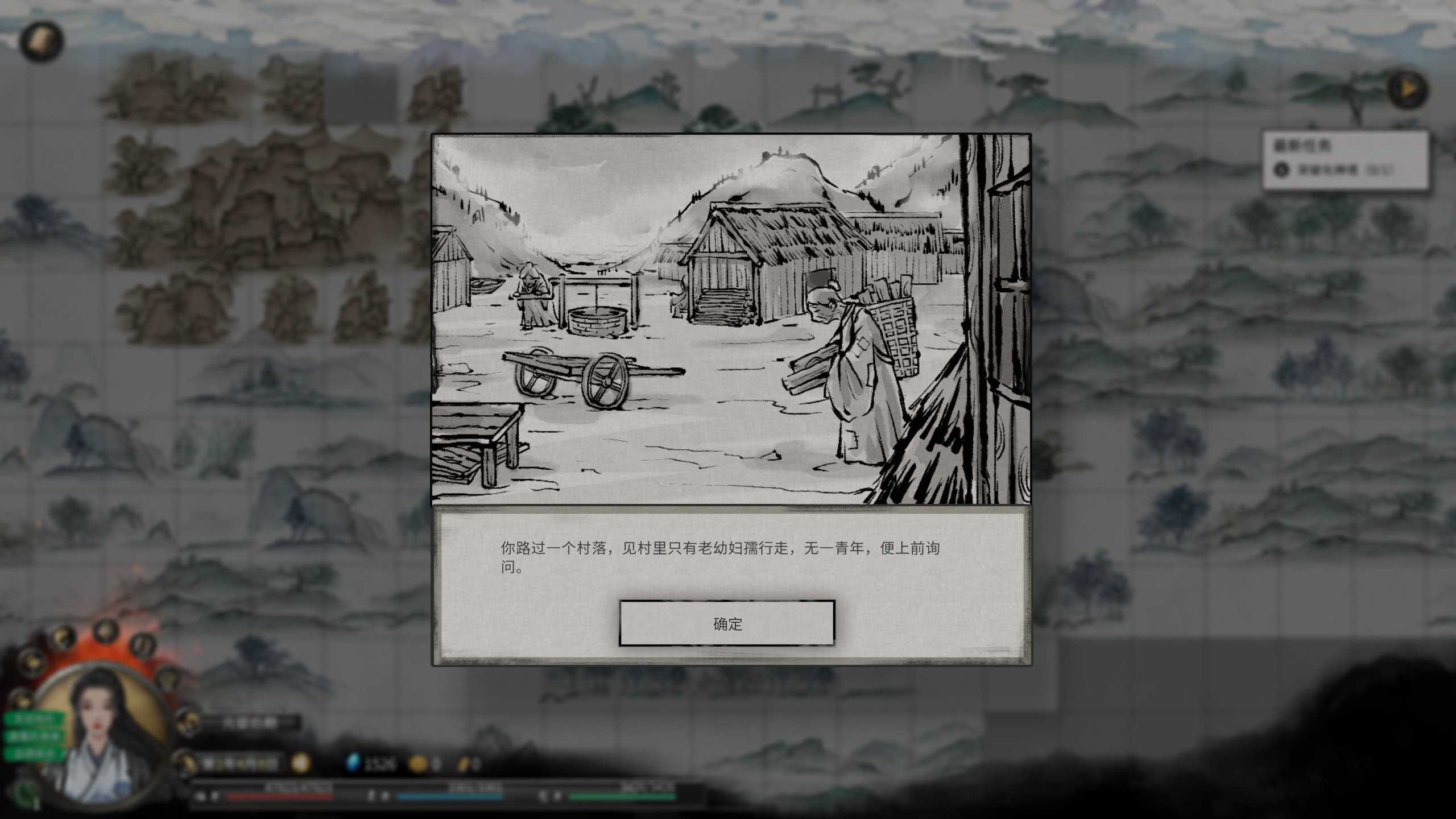
Task: Click 确定 to confirm the village event
Action: [x=727, y=623]
